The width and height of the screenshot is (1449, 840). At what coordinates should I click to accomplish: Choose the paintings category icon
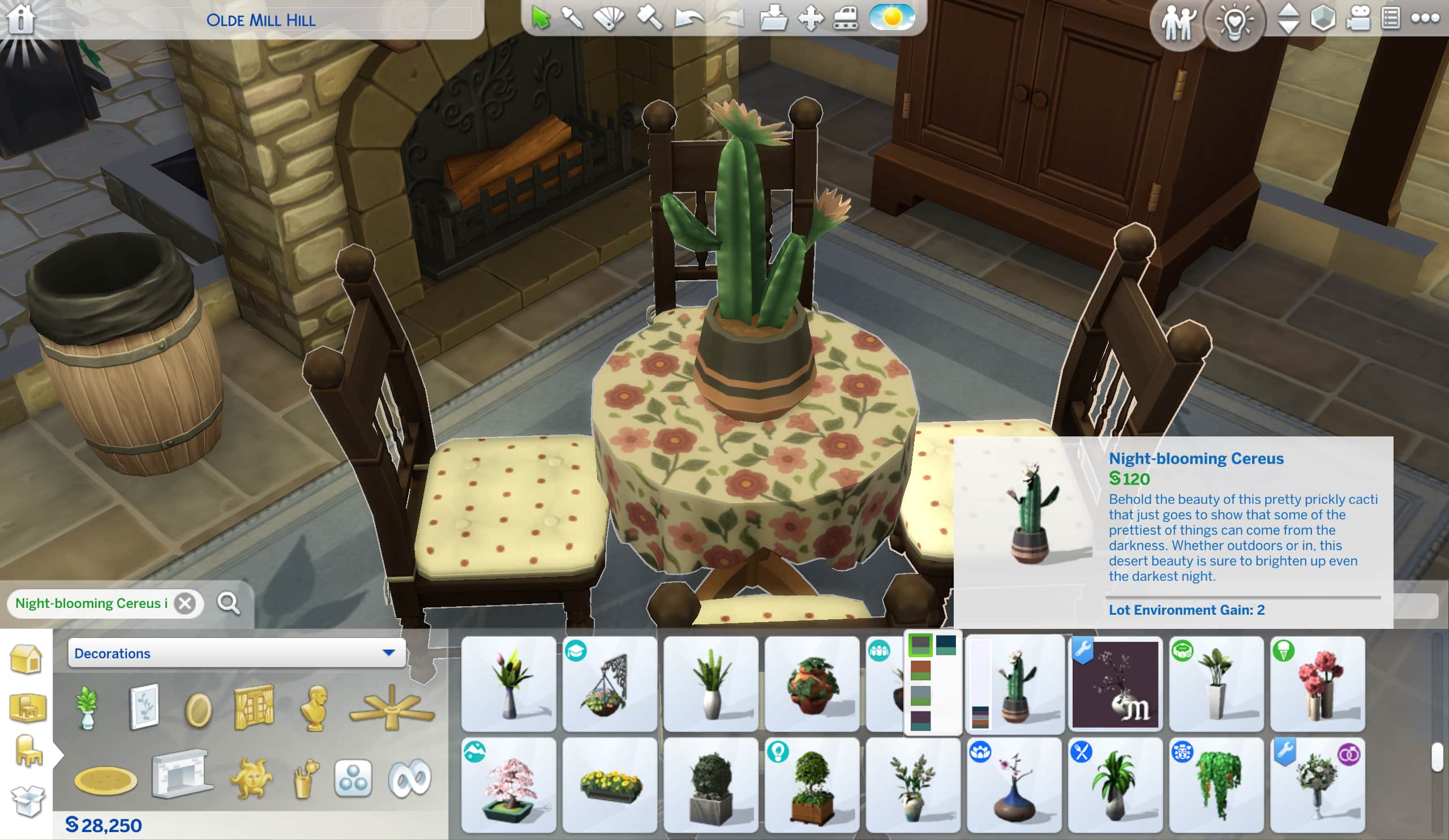tap(143, 706)
